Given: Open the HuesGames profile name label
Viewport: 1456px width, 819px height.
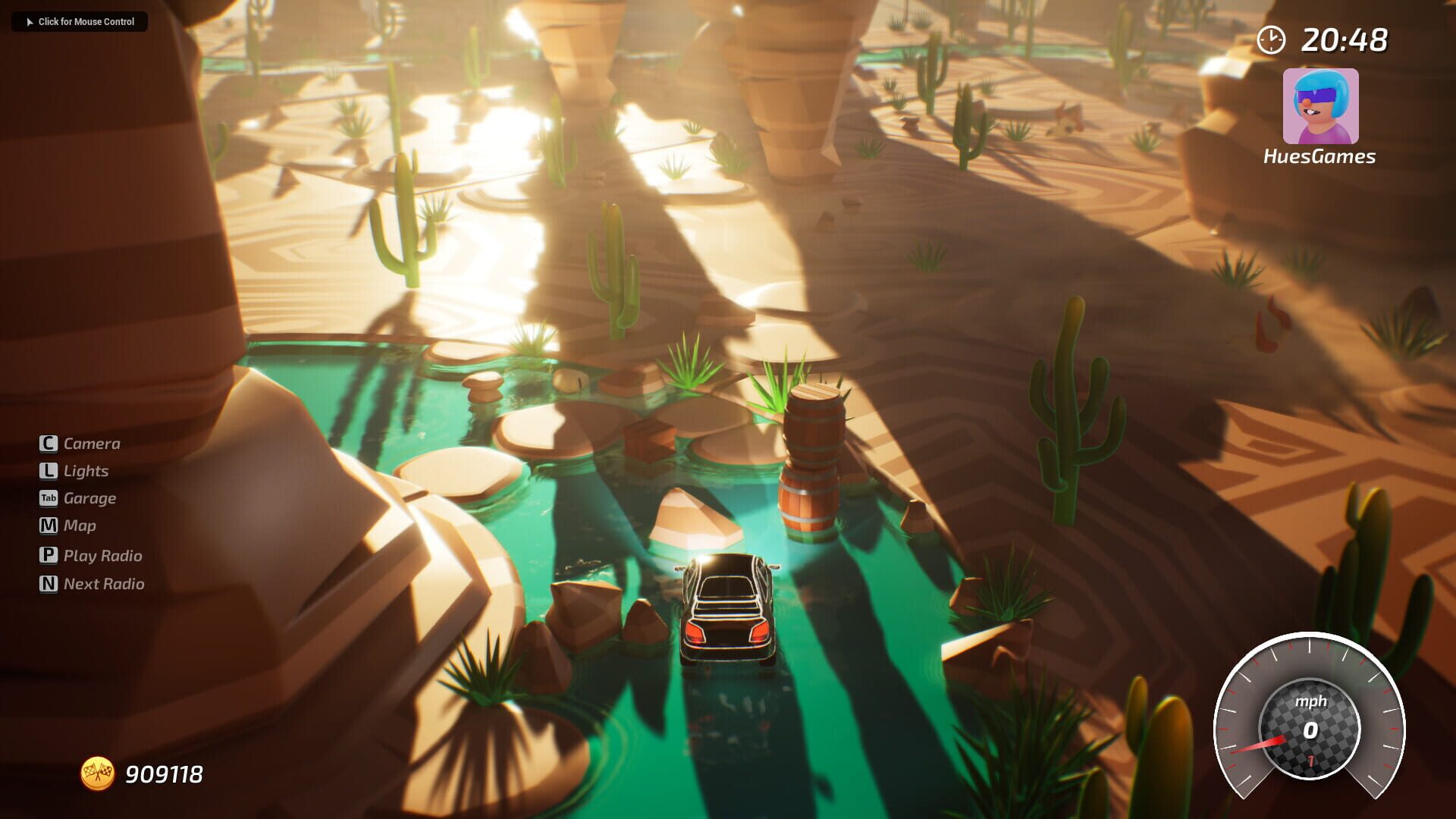Looking at the screenshot, I should click(1319, 157).
